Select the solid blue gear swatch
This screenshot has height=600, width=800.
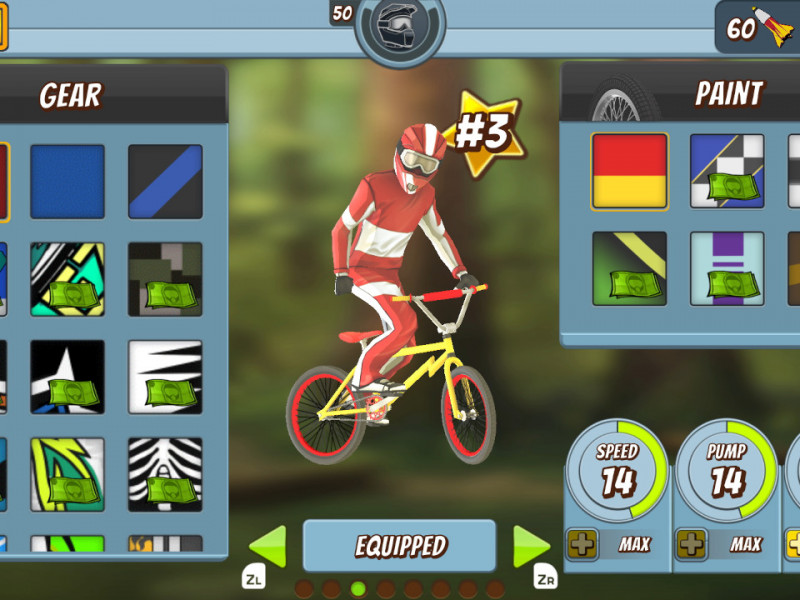67,181
